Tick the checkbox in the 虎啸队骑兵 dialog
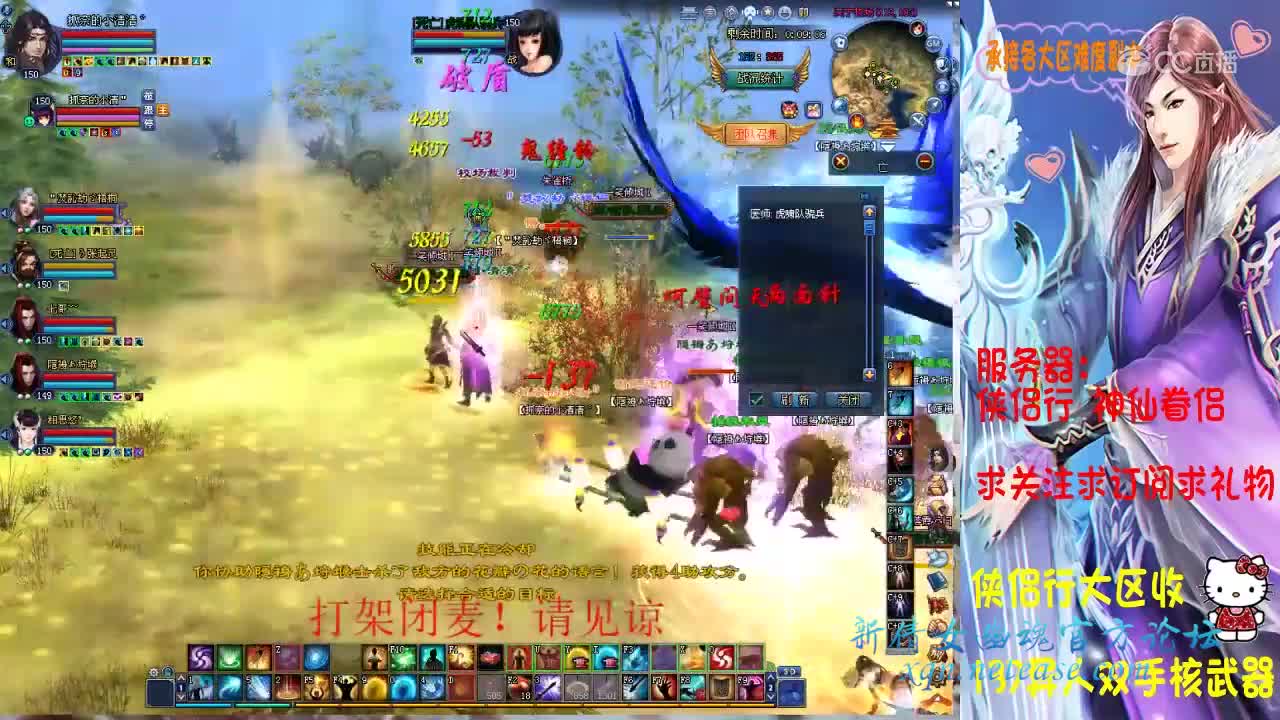The width and height of the screenshot is (1280, 720). 757,398
